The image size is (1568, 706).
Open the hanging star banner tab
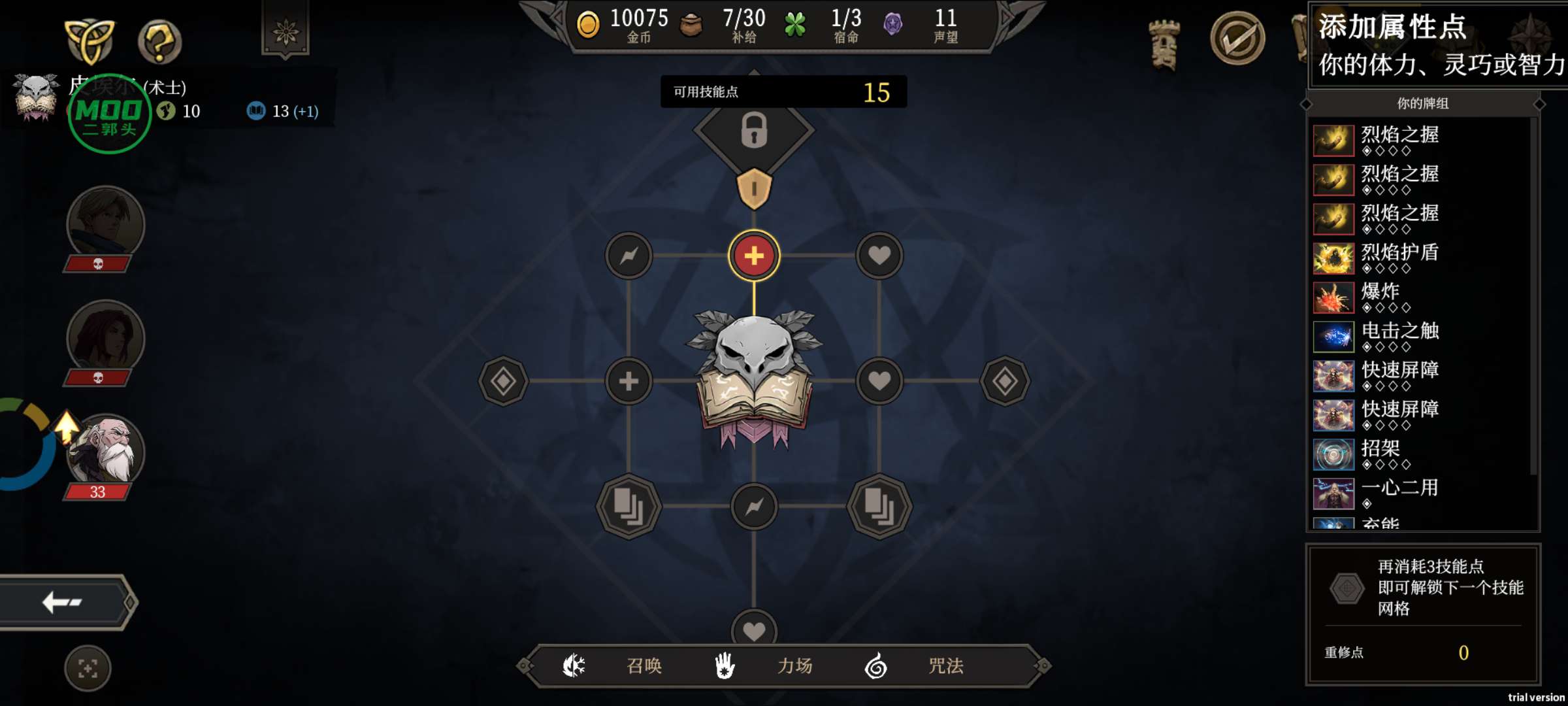[286, 30]
